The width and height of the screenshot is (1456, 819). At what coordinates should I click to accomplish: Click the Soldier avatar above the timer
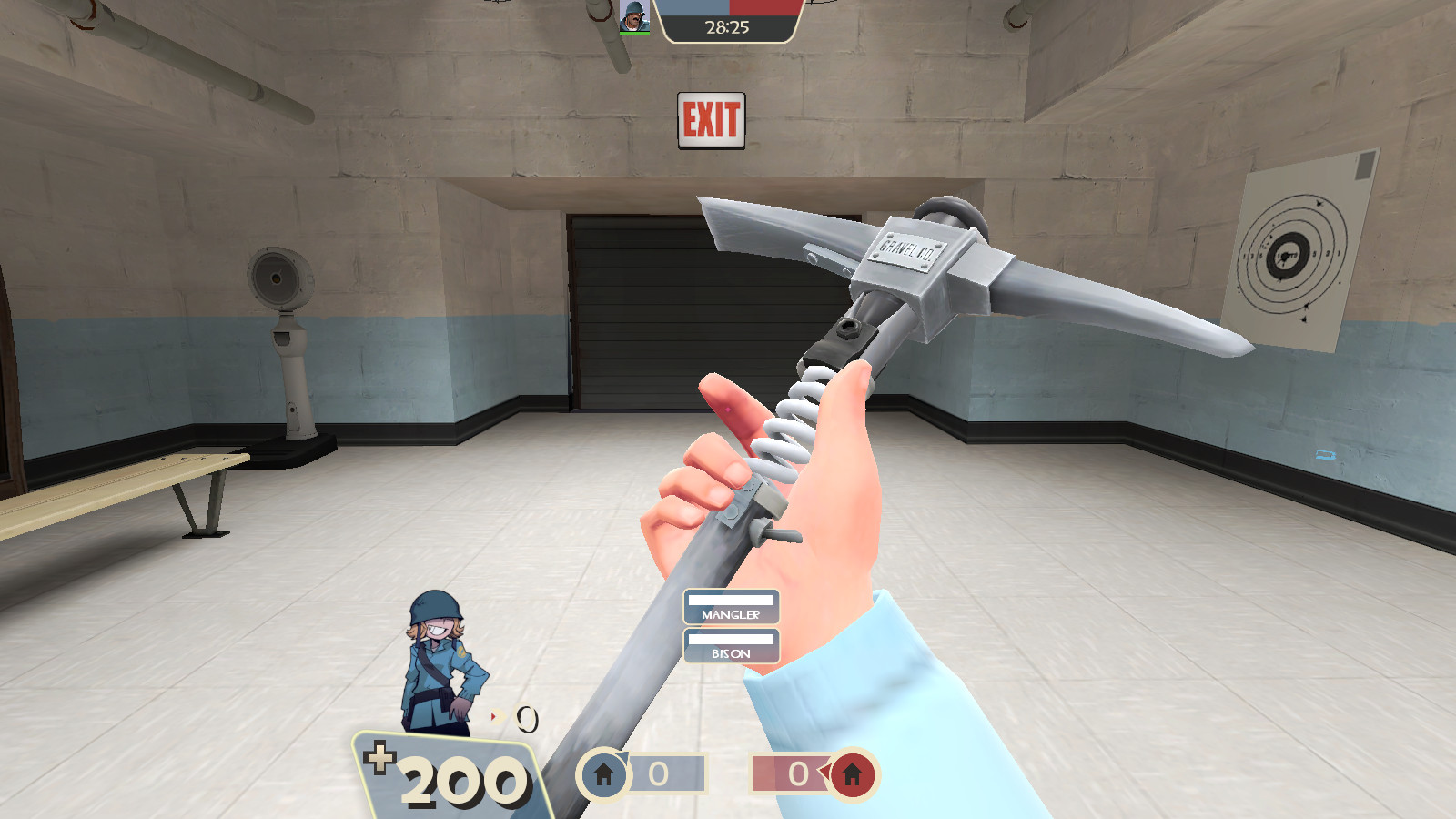(635, 15)
